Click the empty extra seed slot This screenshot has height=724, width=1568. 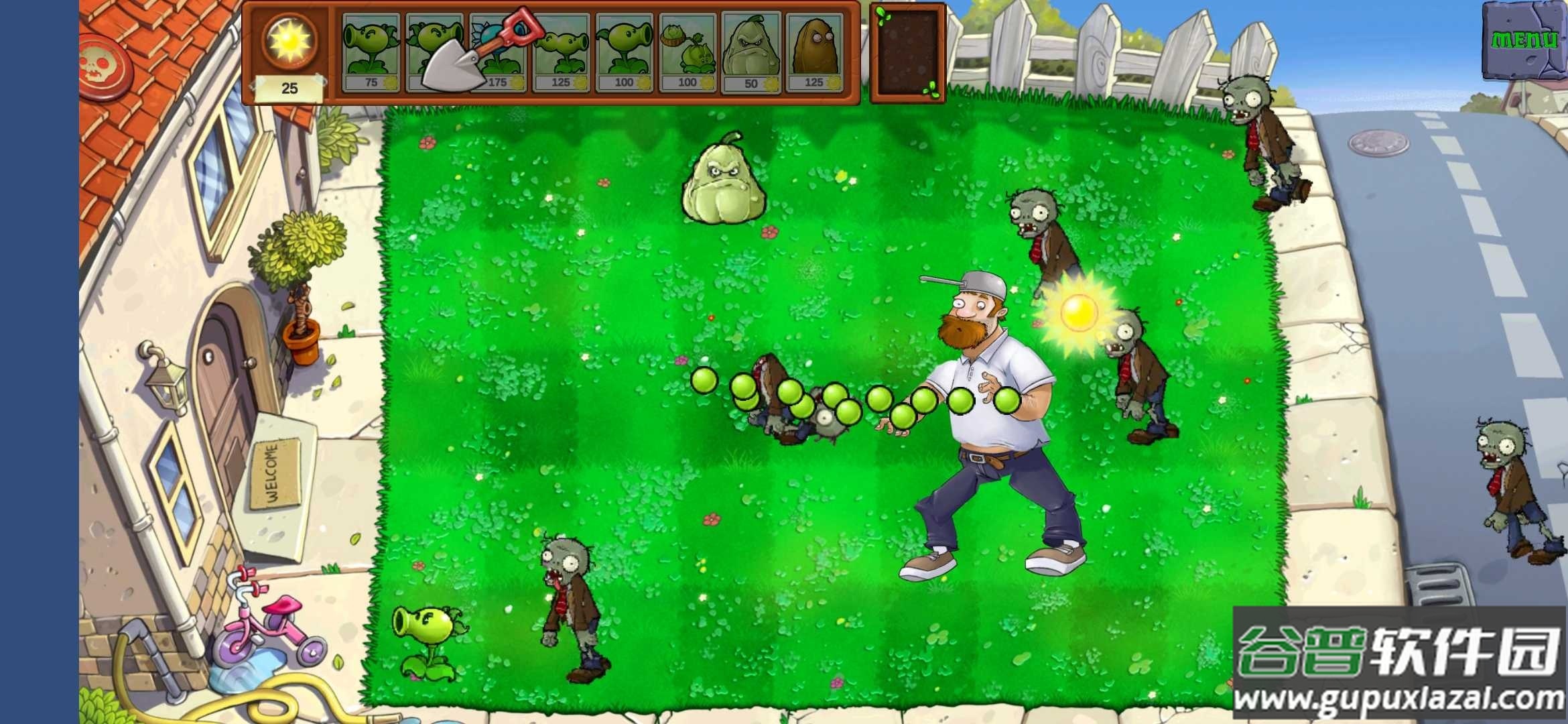pyautogui.click(x=906, y=54)
